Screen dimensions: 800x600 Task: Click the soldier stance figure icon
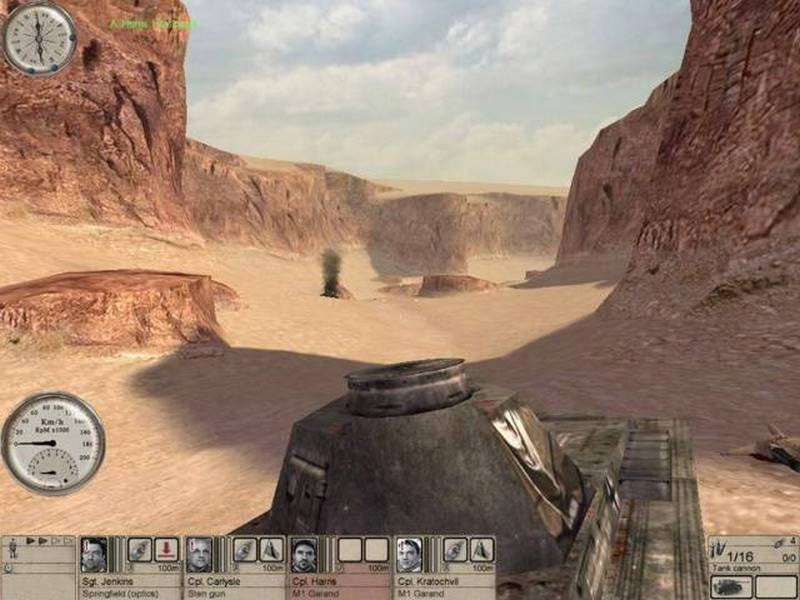12,548
